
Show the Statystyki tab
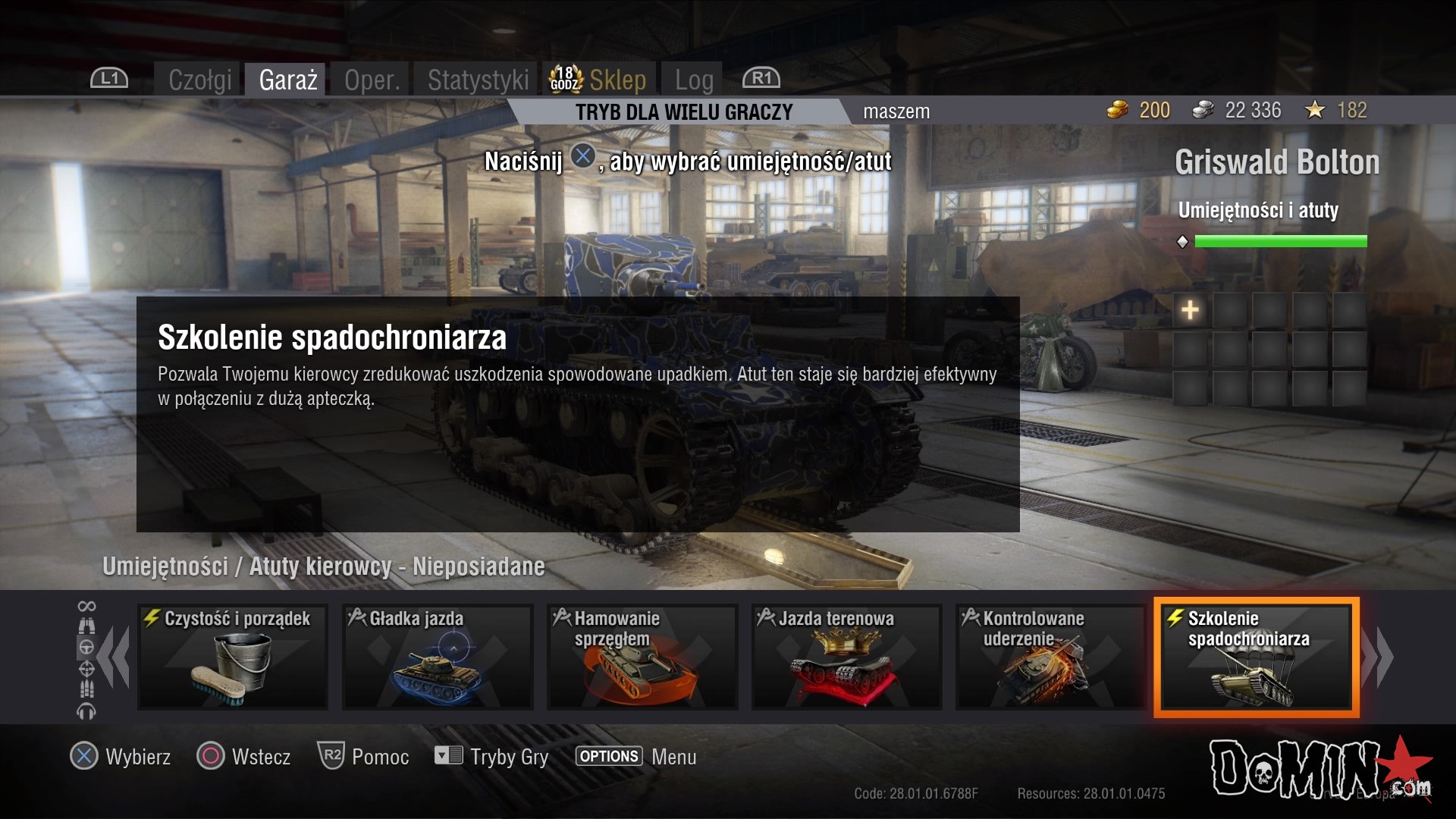pyautogui.click(x=478, y=80)
